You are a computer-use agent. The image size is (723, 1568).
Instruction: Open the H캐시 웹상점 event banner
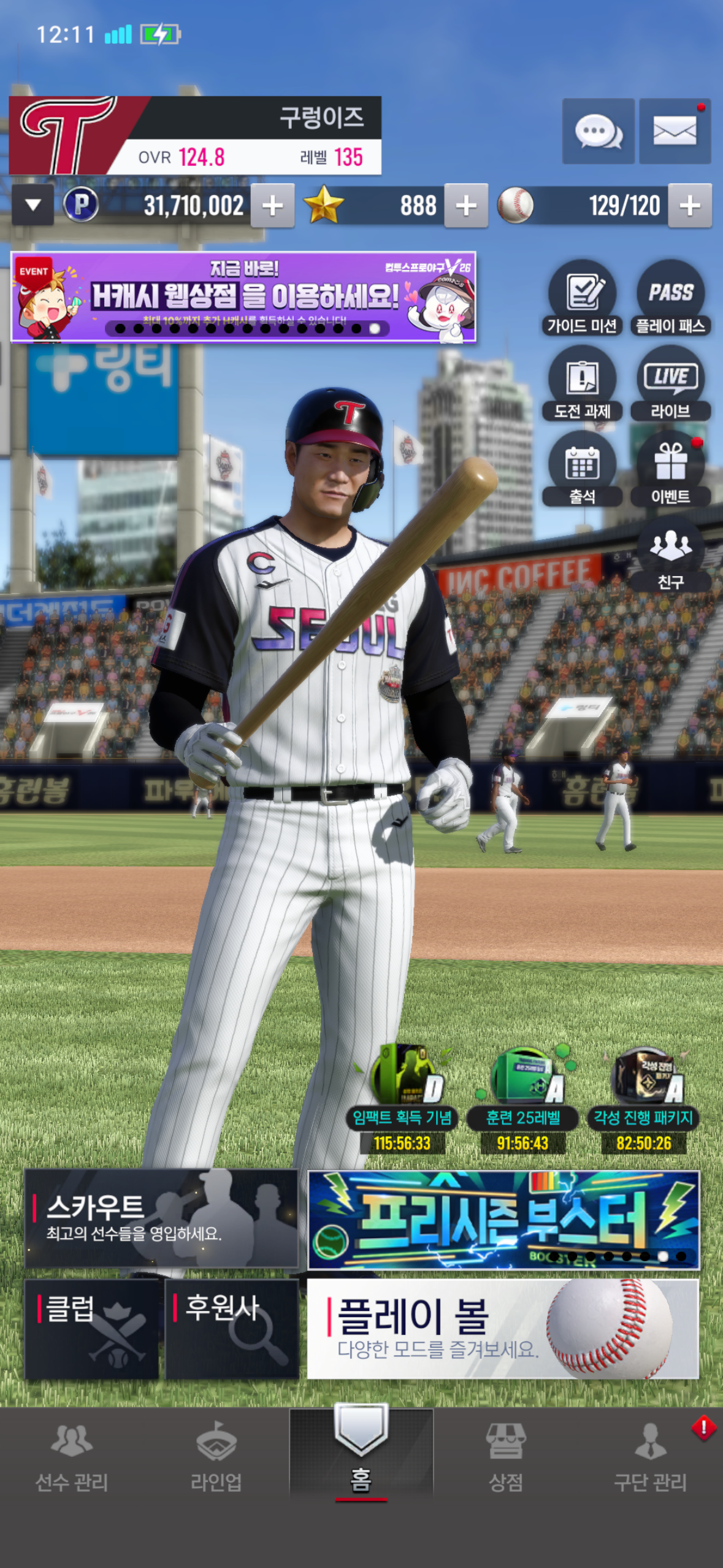[243, 297]
